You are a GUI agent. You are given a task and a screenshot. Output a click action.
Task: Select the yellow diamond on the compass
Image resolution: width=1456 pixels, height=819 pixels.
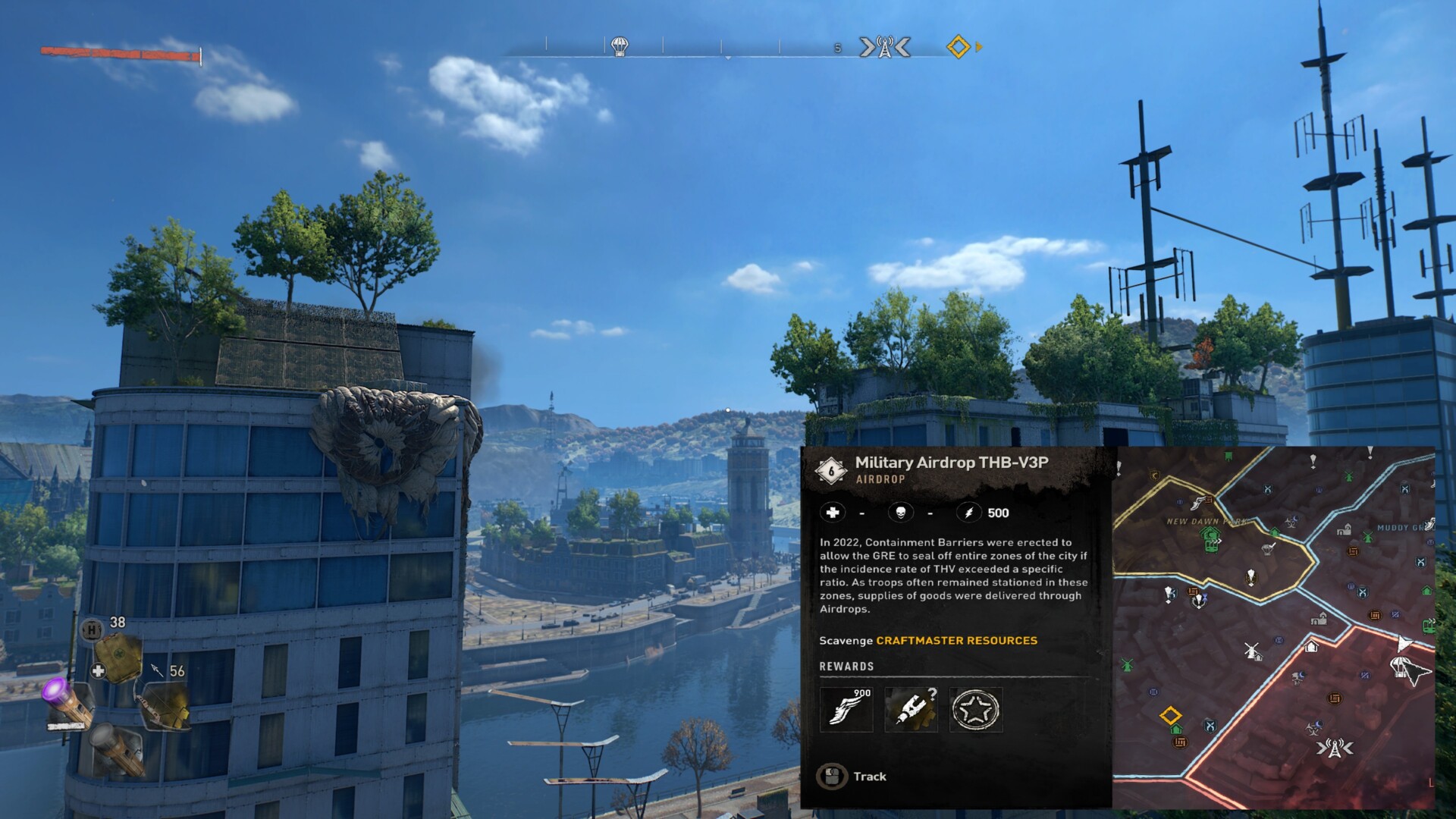(x=959, y=47)
